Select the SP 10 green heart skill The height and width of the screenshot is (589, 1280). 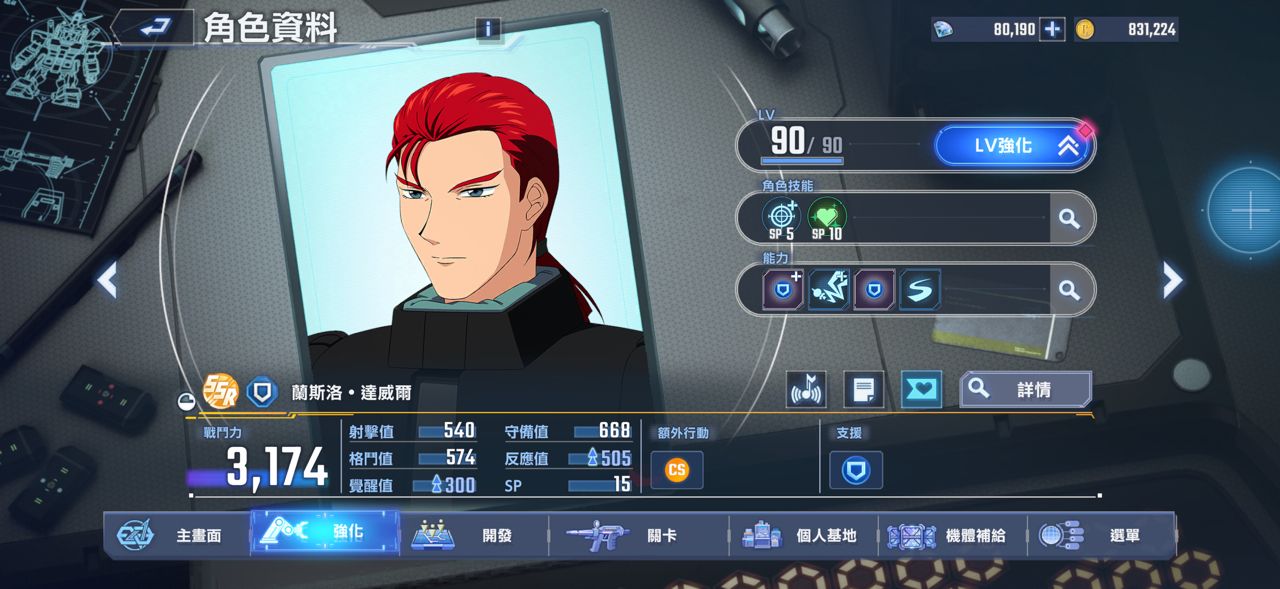pos(827,218)
